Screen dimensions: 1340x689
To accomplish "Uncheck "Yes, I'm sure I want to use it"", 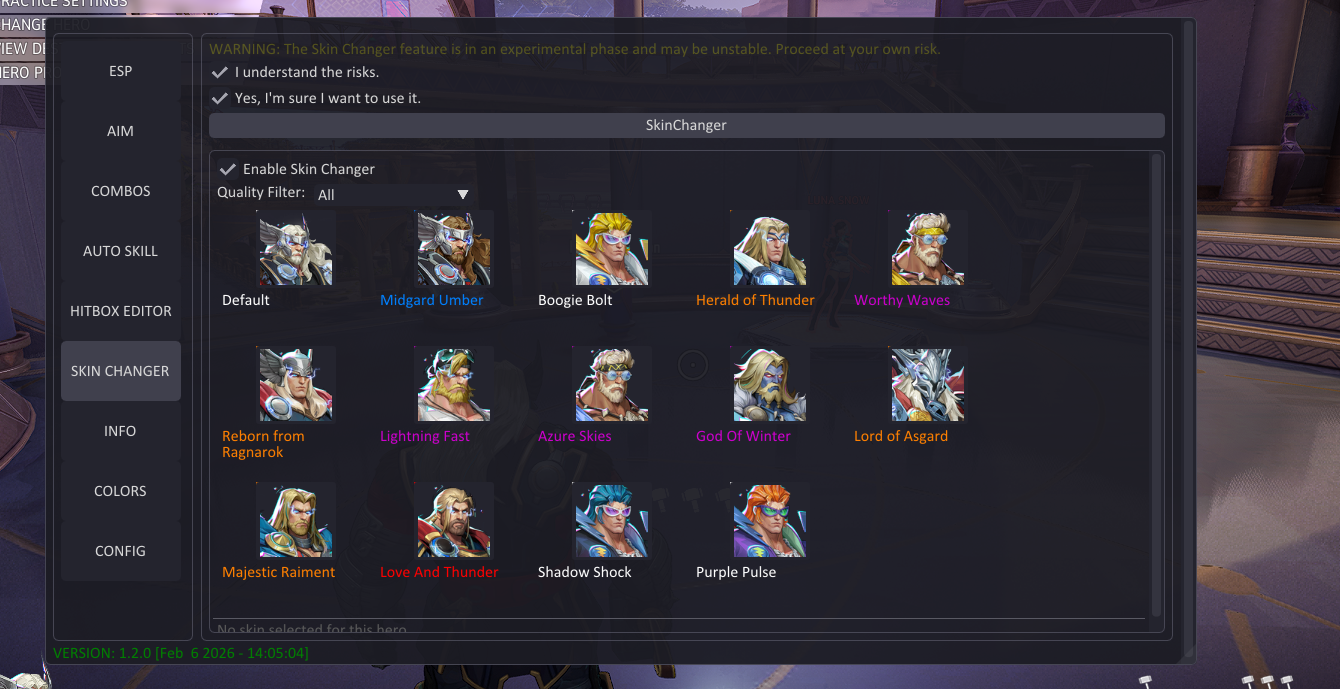I will click(221, 98).
